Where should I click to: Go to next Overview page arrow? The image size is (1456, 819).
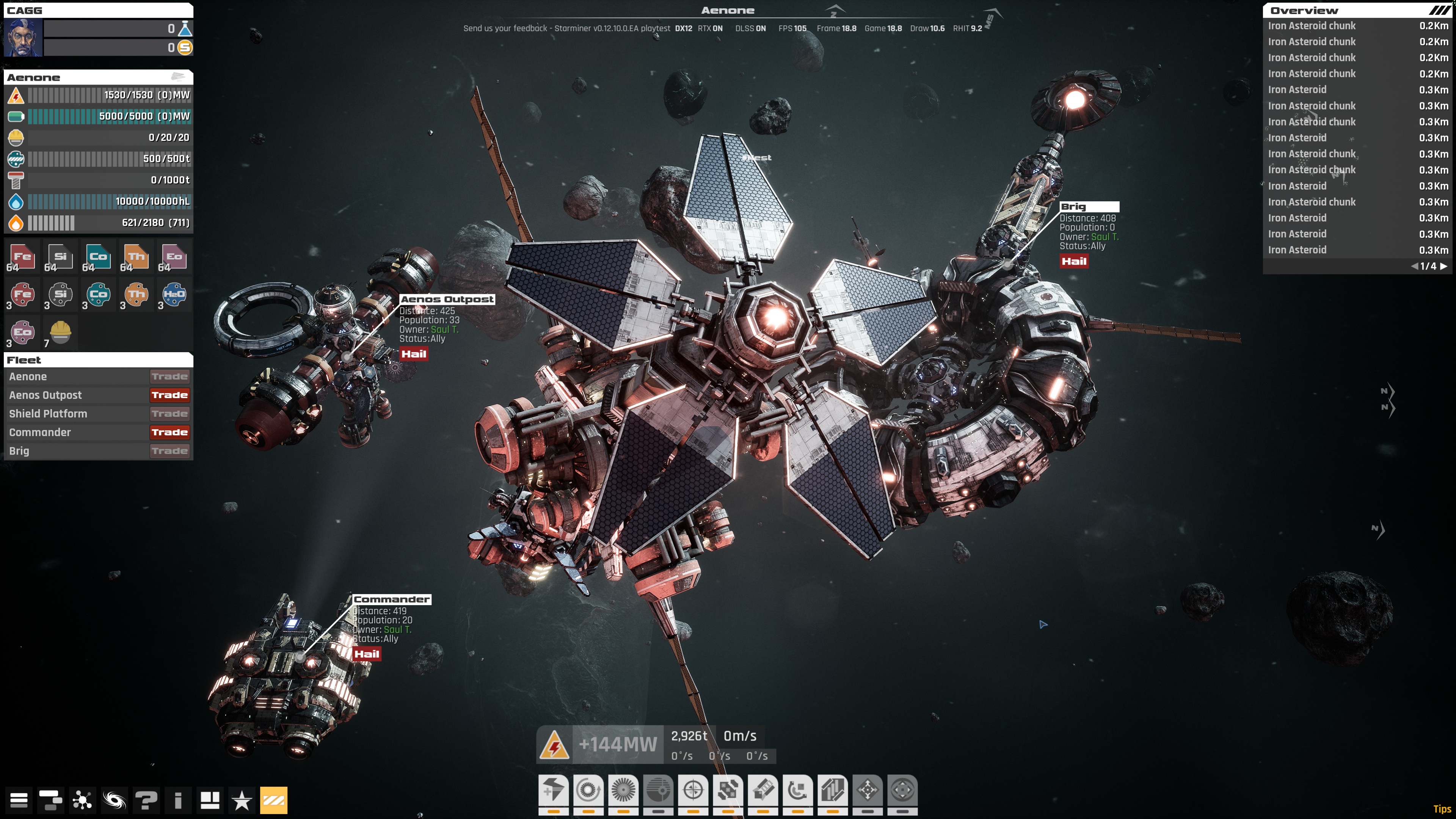1443,266
